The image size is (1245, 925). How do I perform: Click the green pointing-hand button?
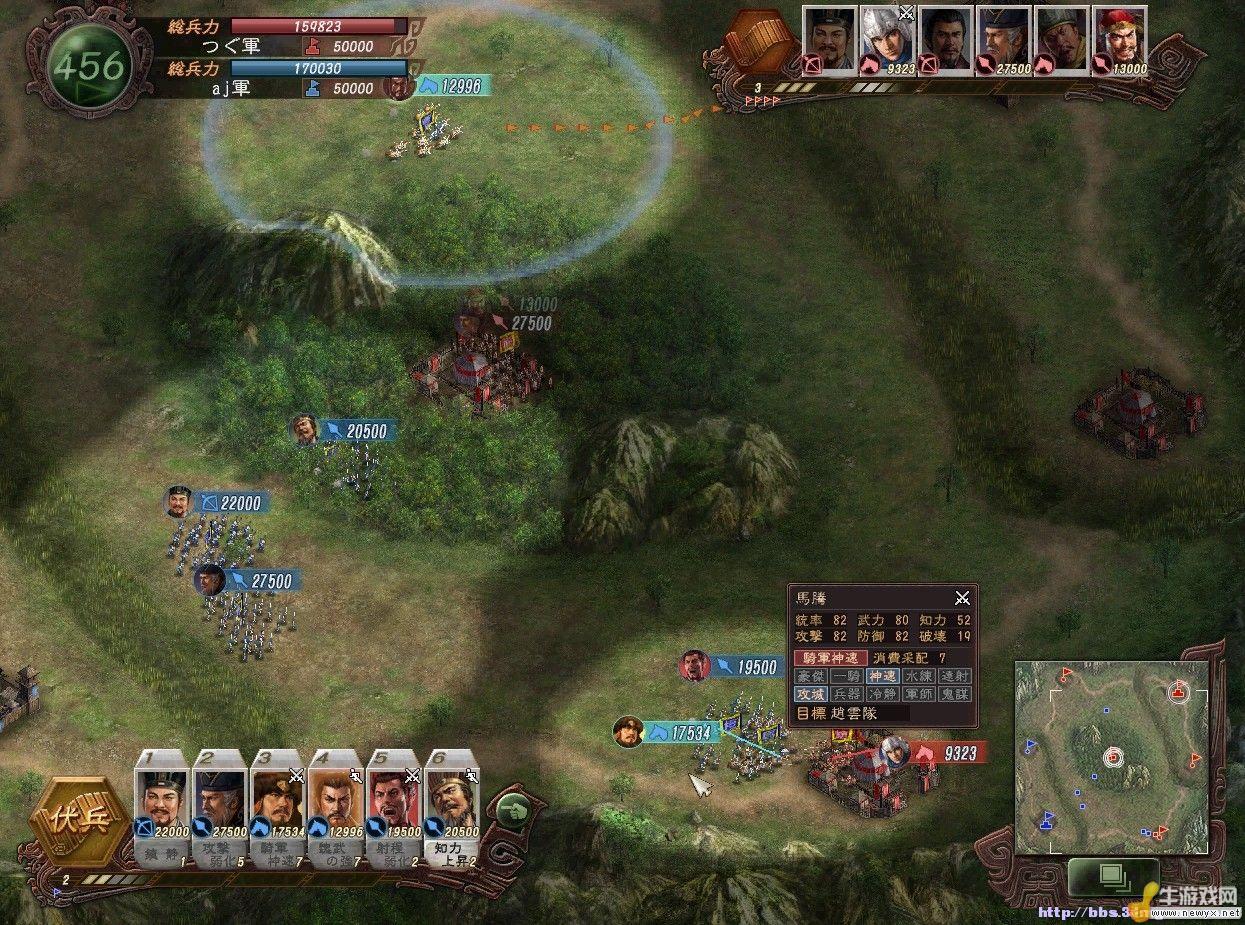click(x=509, y=809)
